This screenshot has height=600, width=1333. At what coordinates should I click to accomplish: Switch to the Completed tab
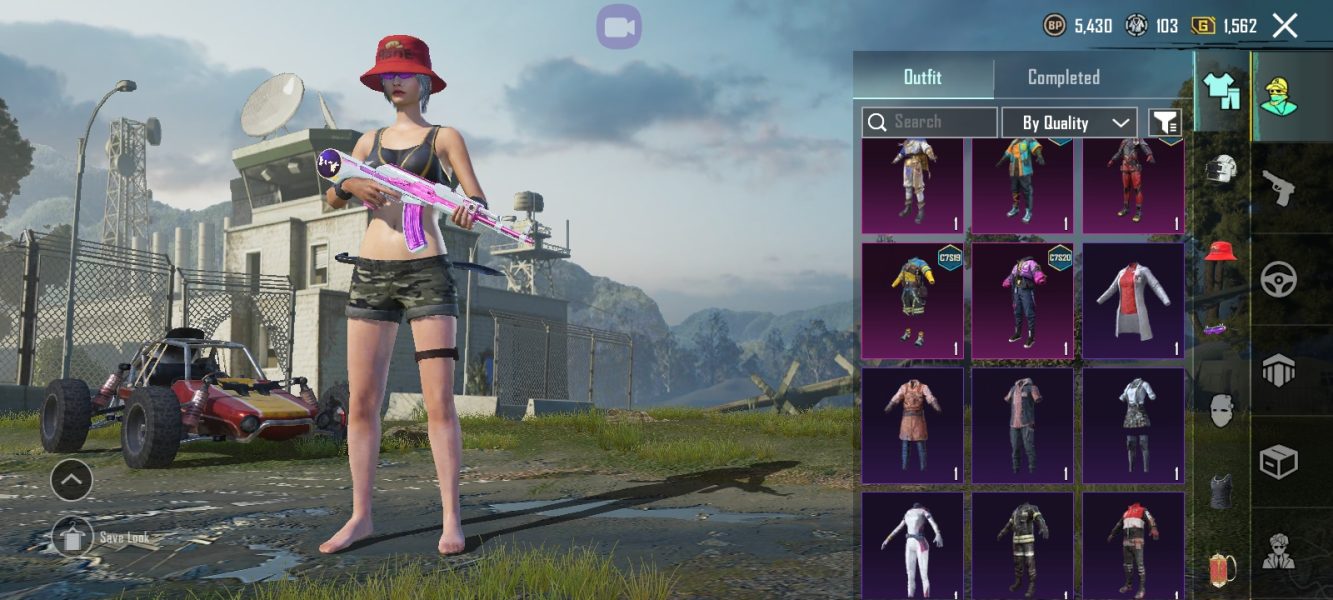(1063, 78)
